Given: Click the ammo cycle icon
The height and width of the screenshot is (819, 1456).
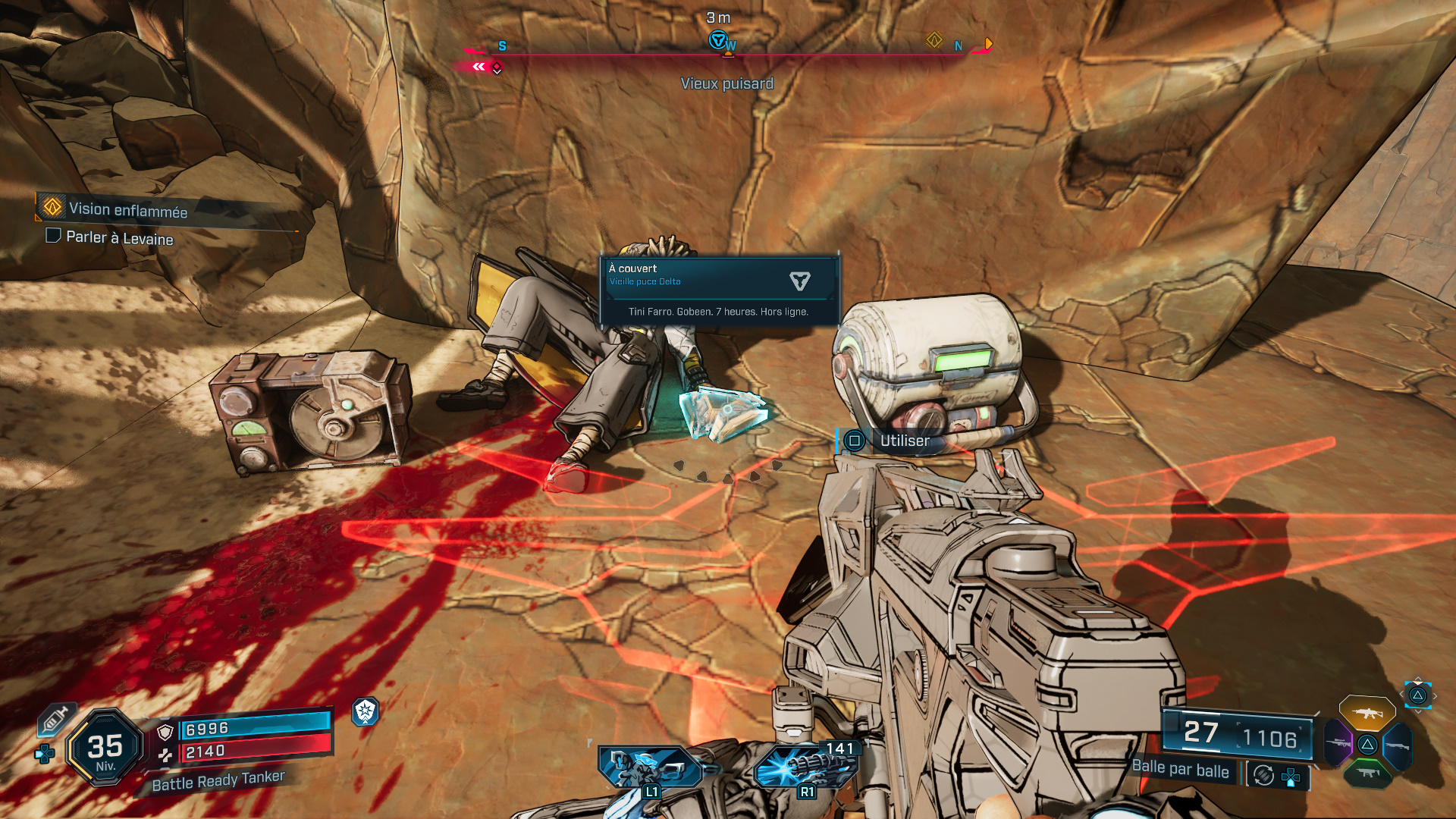Looking at the screenshot, I should pyautogui.click(x=1263, y=775).
